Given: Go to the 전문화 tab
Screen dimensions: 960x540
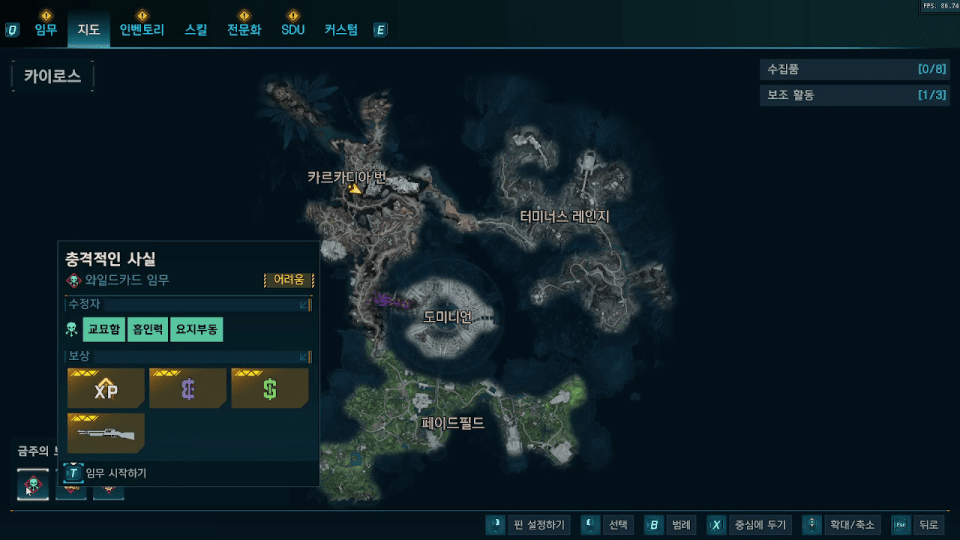Looking at the screenshot, I should point(243,30).
